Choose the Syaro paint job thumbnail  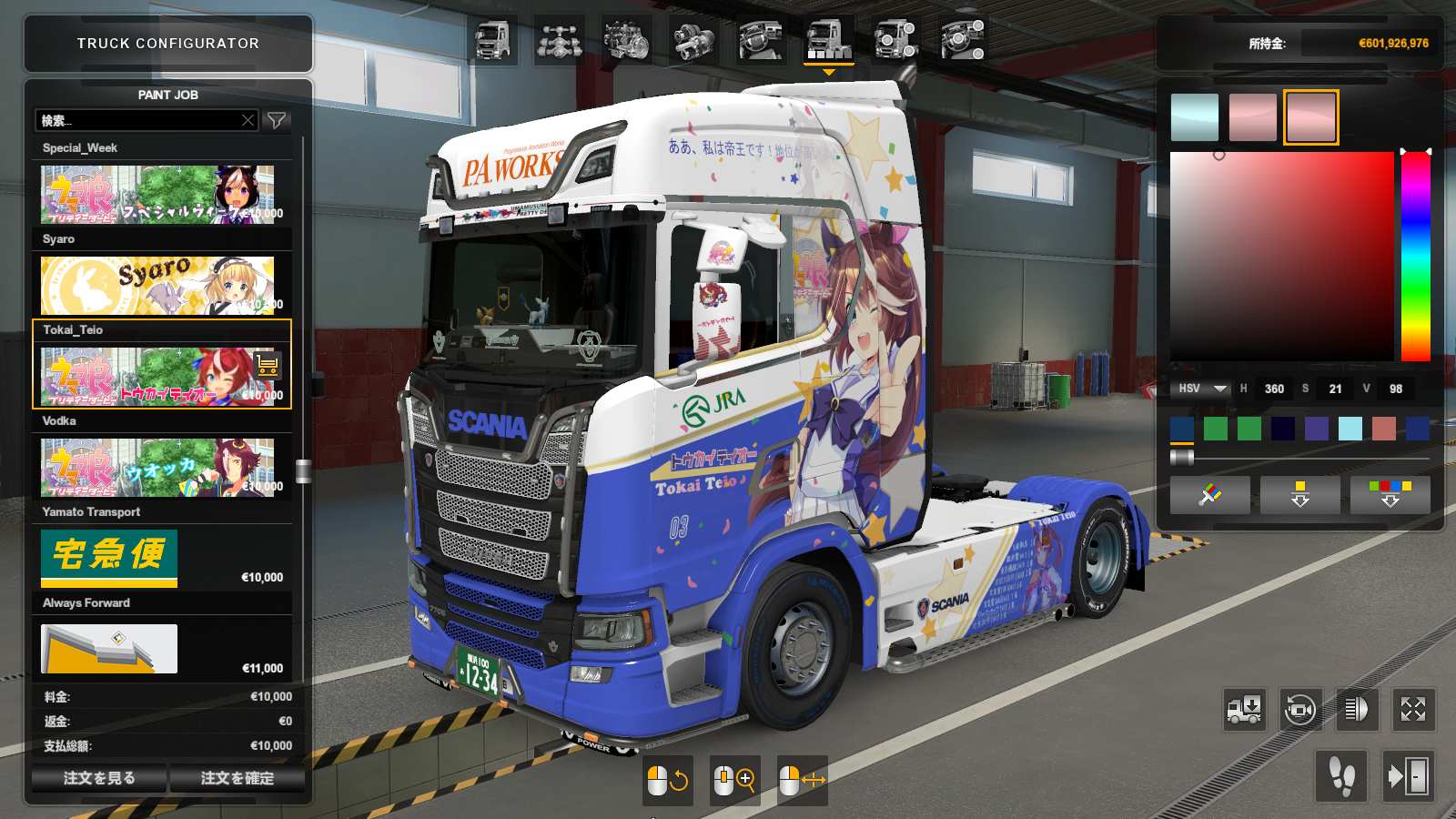[157, 285]
